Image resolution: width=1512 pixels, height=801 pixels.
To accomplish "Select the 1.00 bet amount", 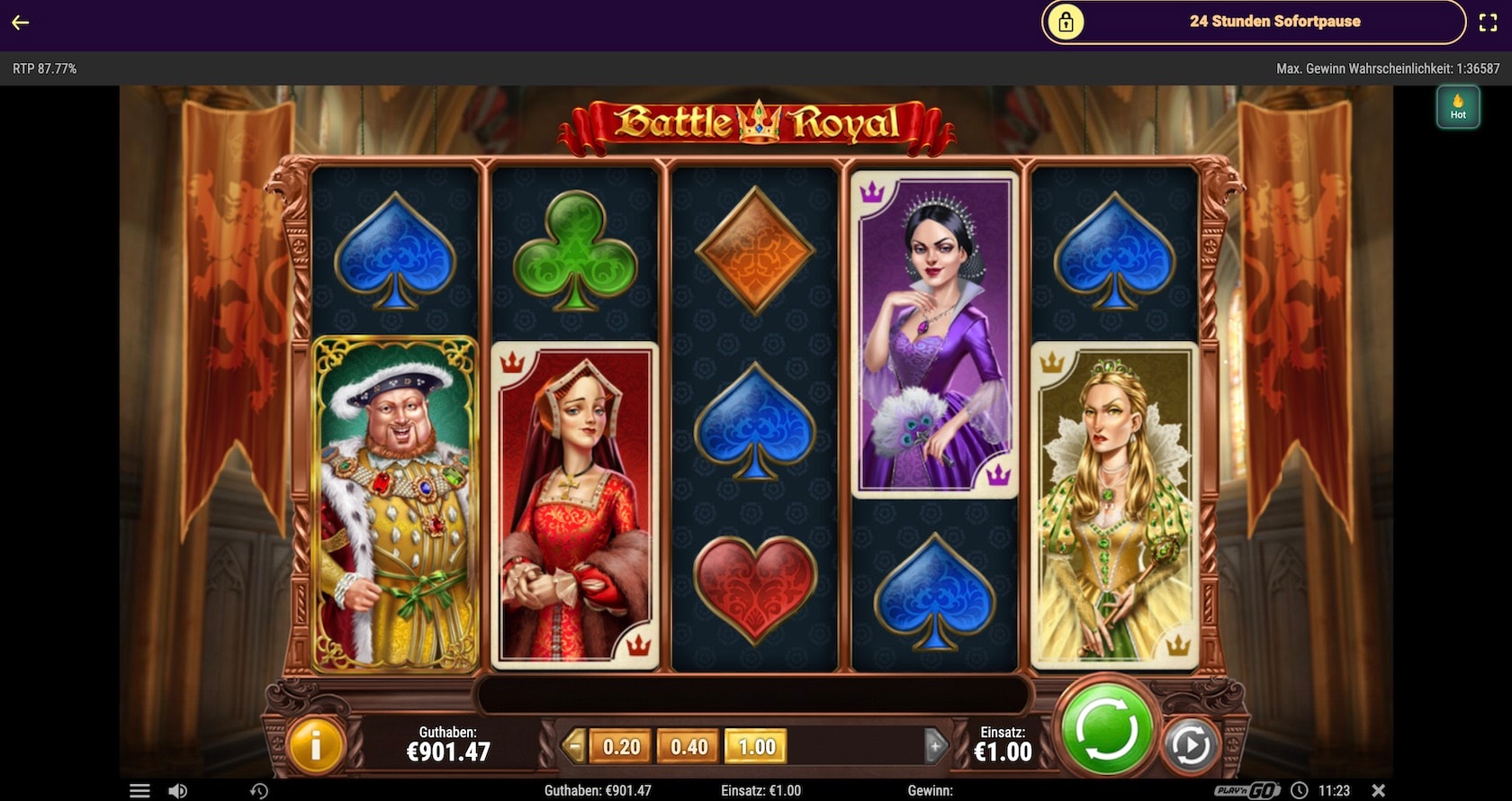I will [756, 747].
